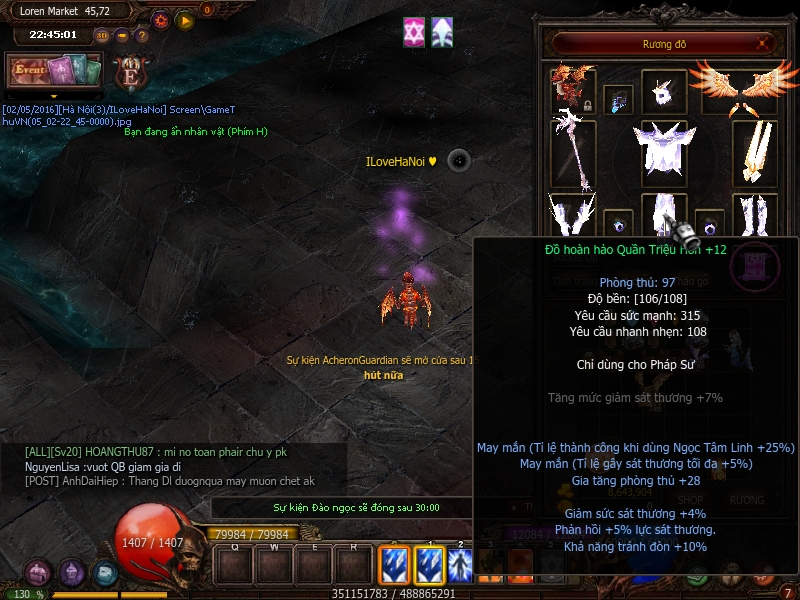Open the gear settings button
The image size is (800, 600).
(x=161, y=19)
